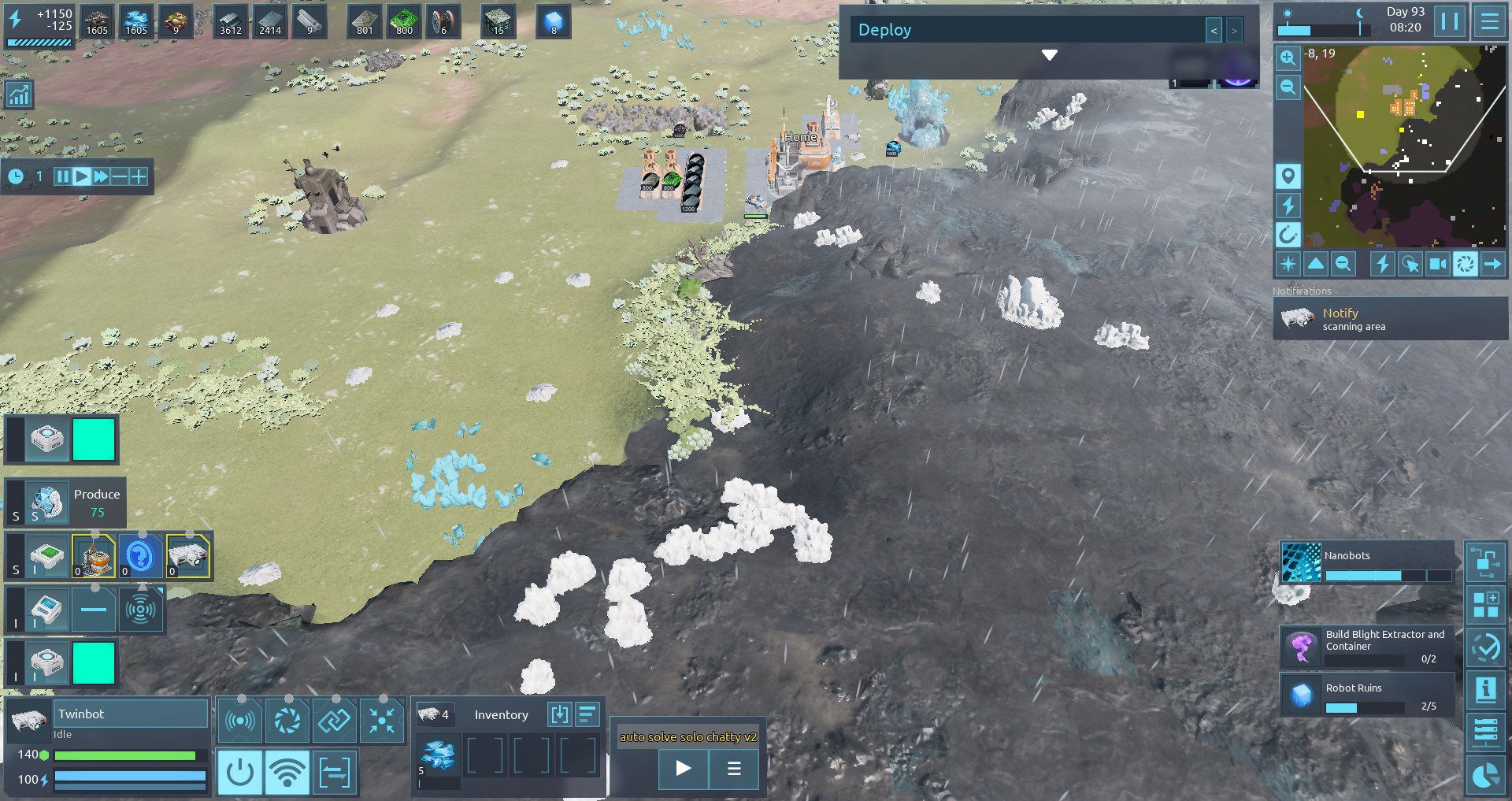Go to previous item in Deploy panel
The image size is (1512, 801).
pyautogui.click(x=1214, y=31)
